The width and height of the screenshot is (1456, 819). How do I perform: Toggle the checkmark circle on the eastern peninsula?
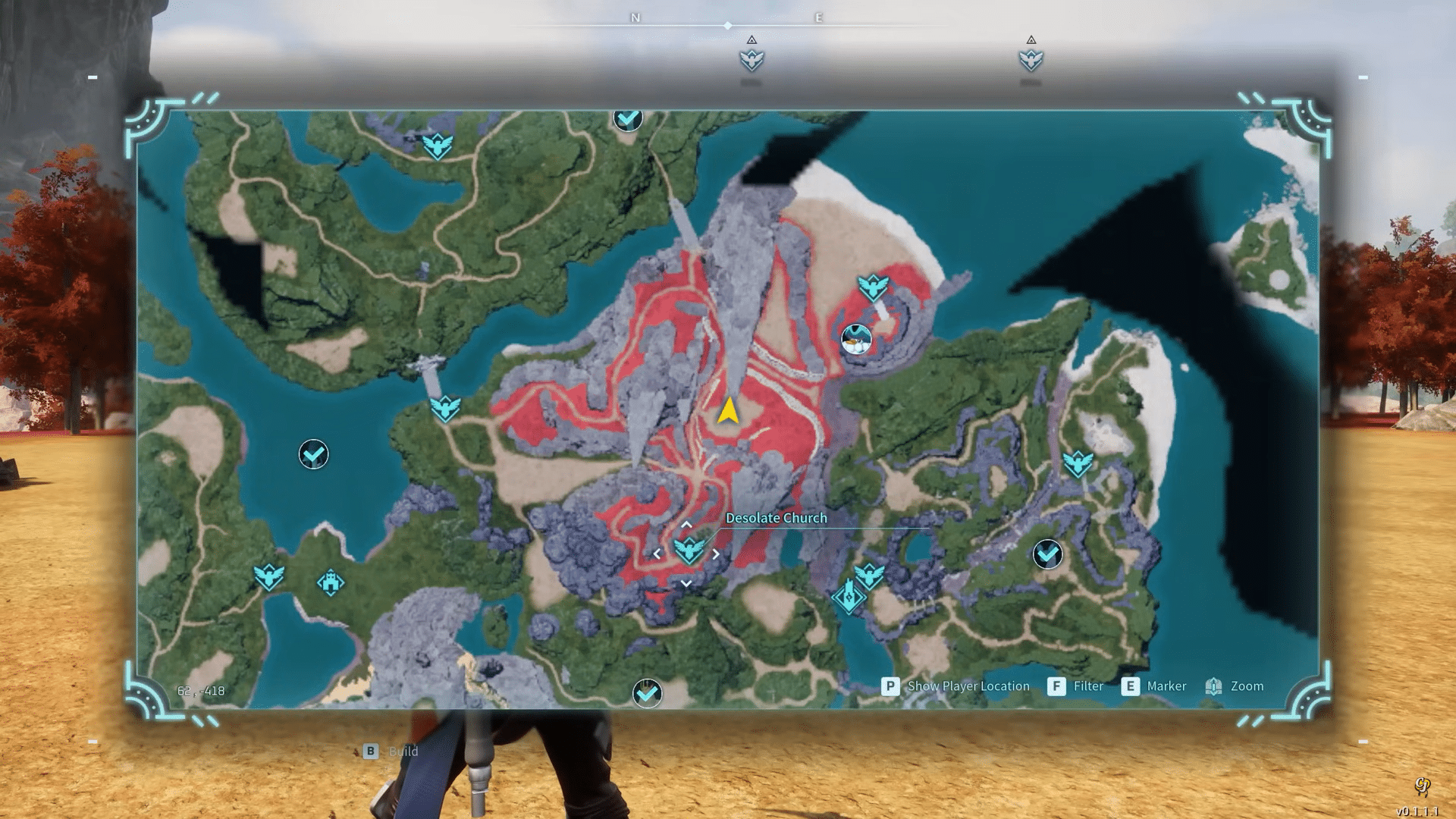1046,556
